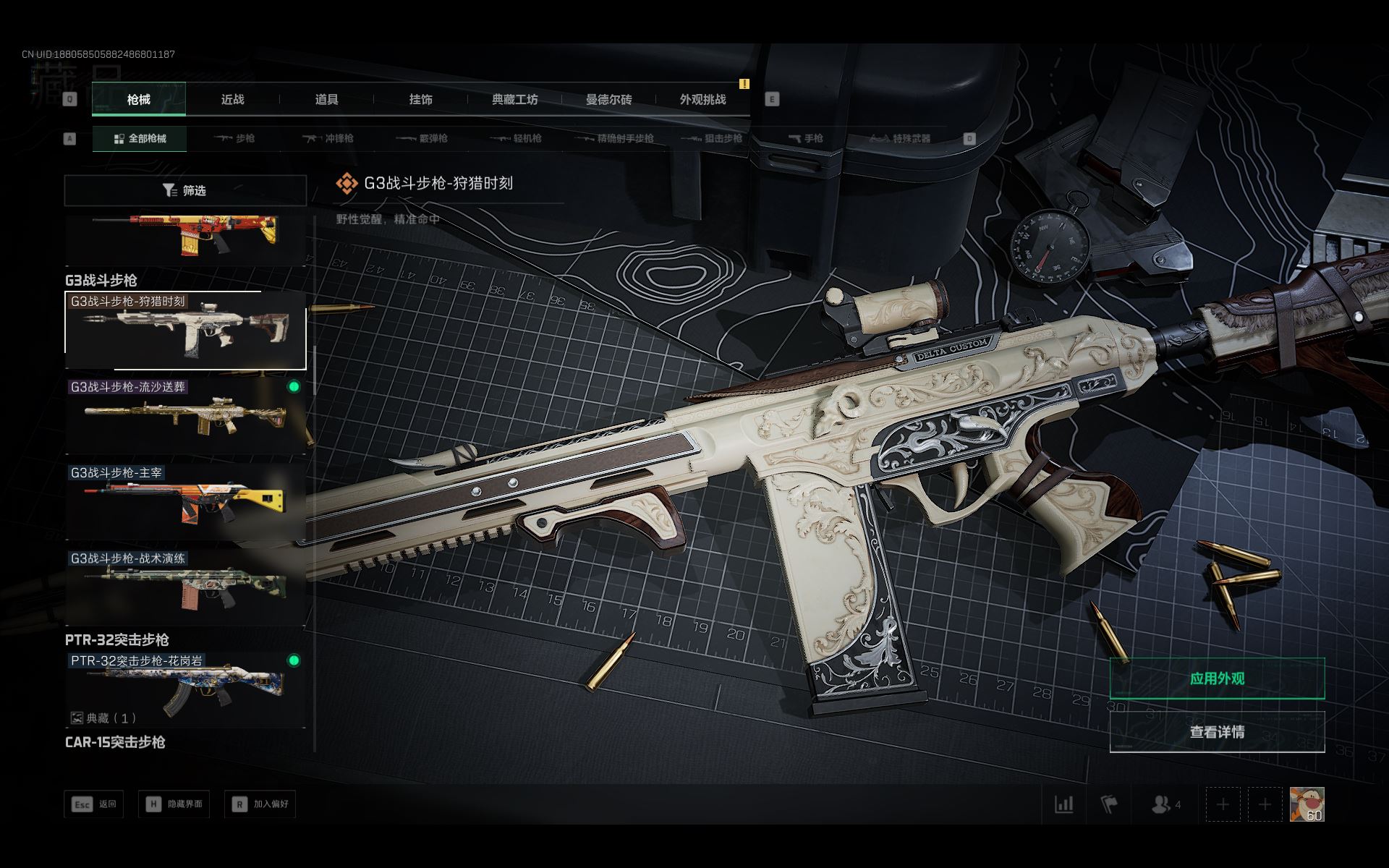Open the 挂饰 charms tab
Image resolution: width=1389 pixels, height=868 pixels.
420,100
